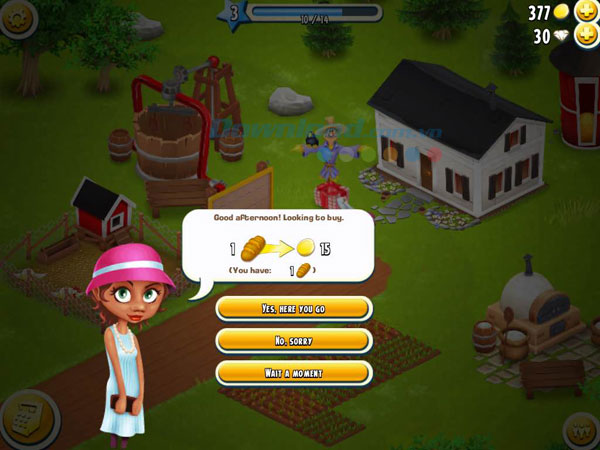
Task: Tap the blue level 3 star badge
Action: tap(234, 13)
